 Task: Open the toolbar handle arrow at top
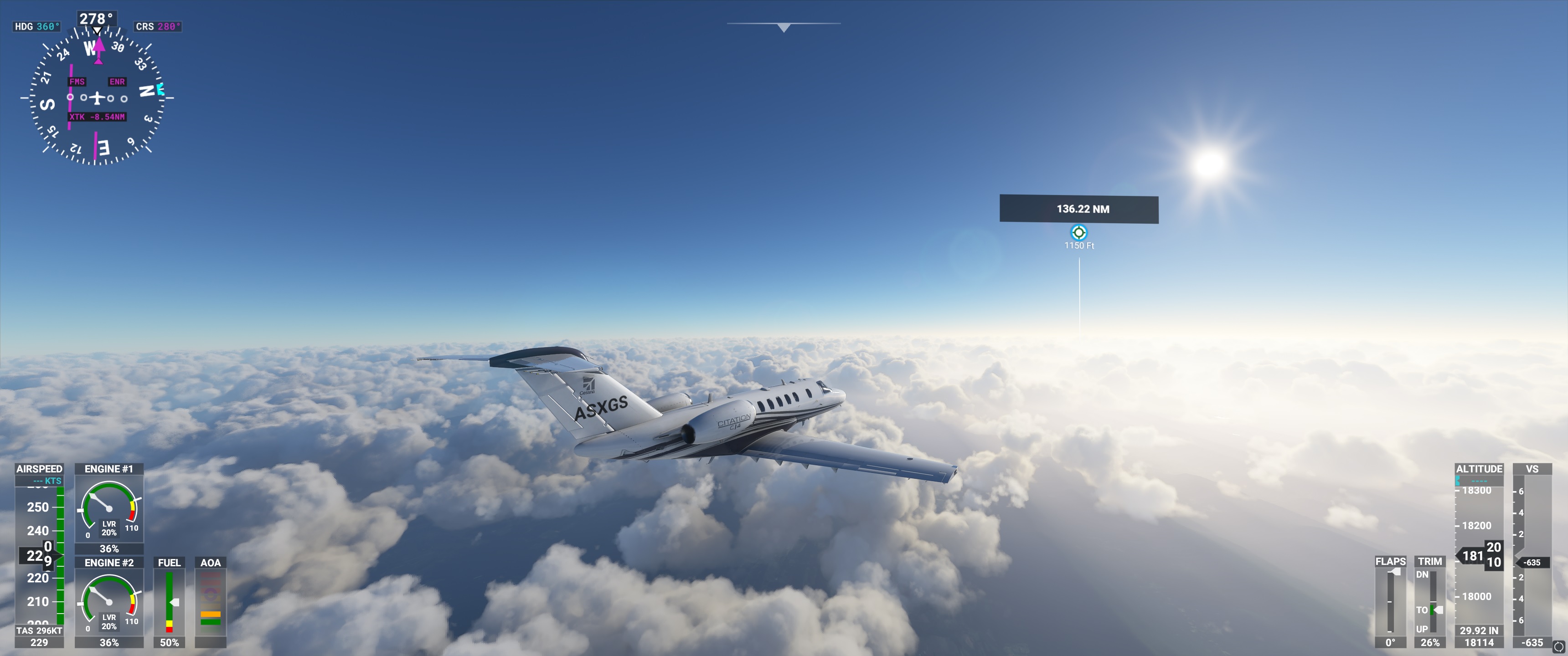point(784,27)
